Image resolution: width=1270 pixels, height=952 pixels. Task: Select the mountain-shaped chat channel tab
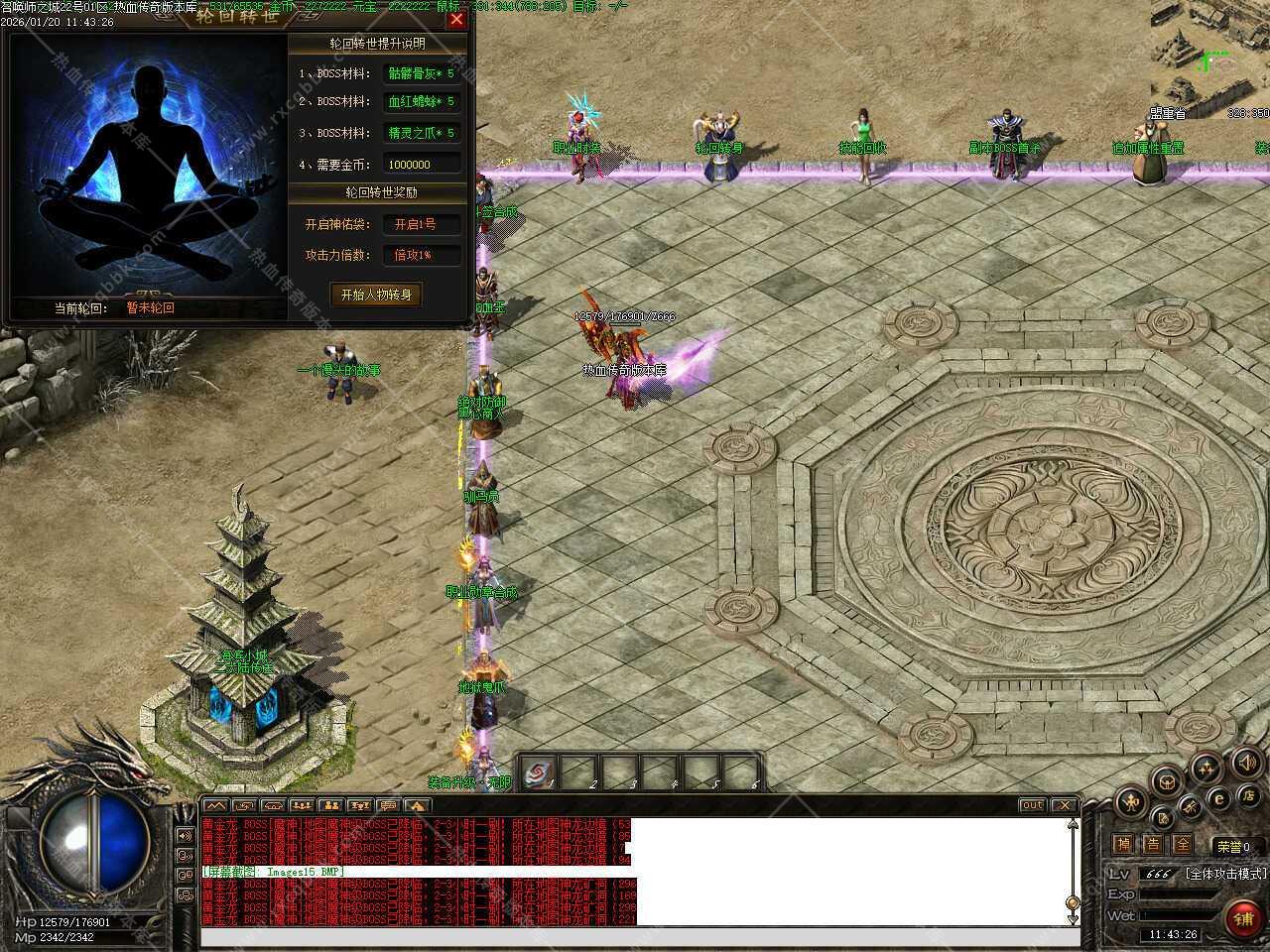tap(215, 805)
